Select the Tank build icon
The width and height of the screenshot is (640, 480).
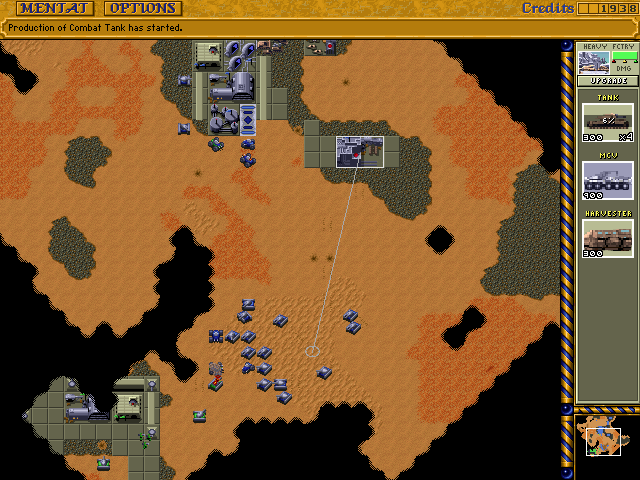[608, 121]
